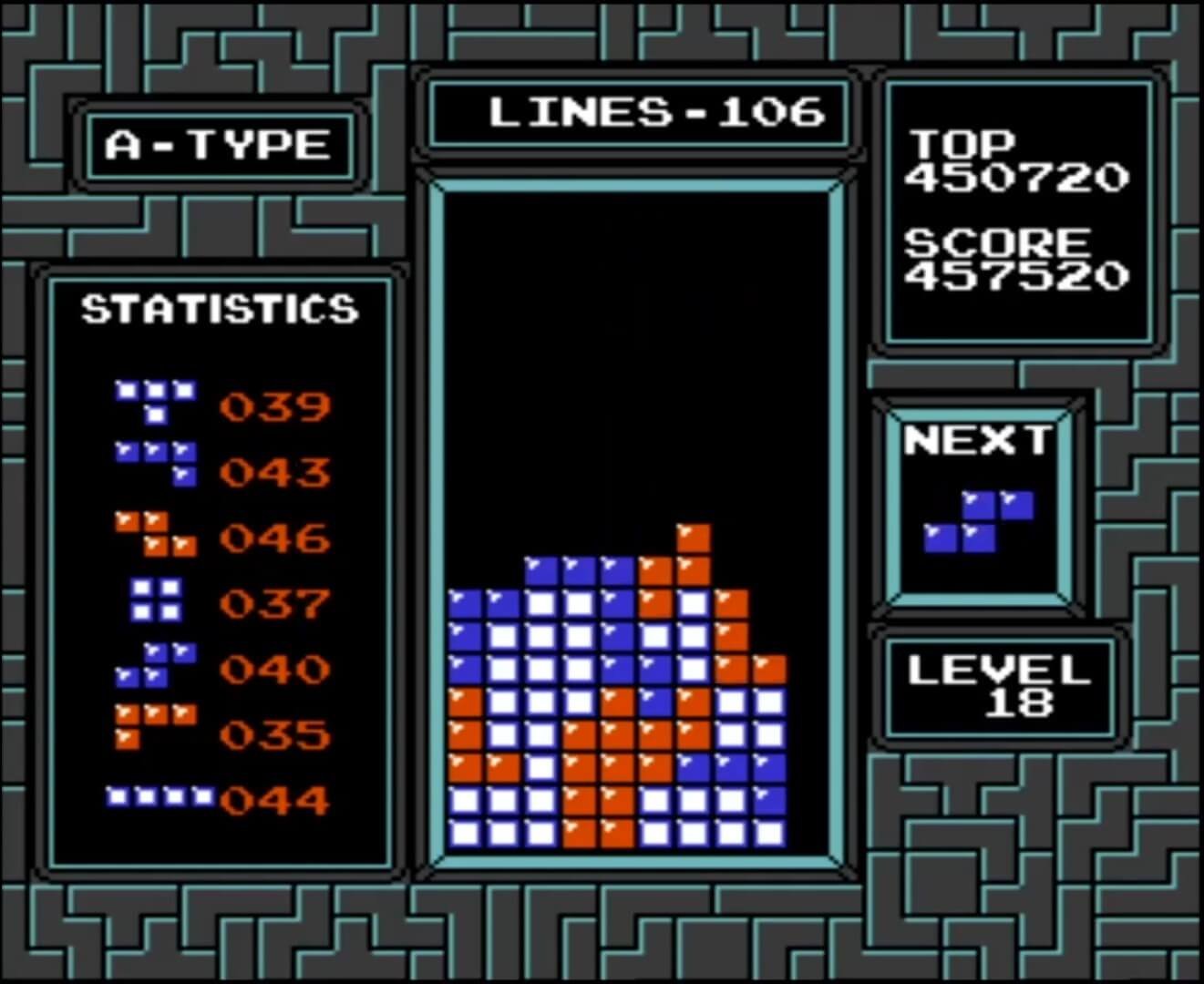Click the S-piece shown in NEXT box
Image resolution: width=1204 pixels, height=984 pixels.
[980, 519]
